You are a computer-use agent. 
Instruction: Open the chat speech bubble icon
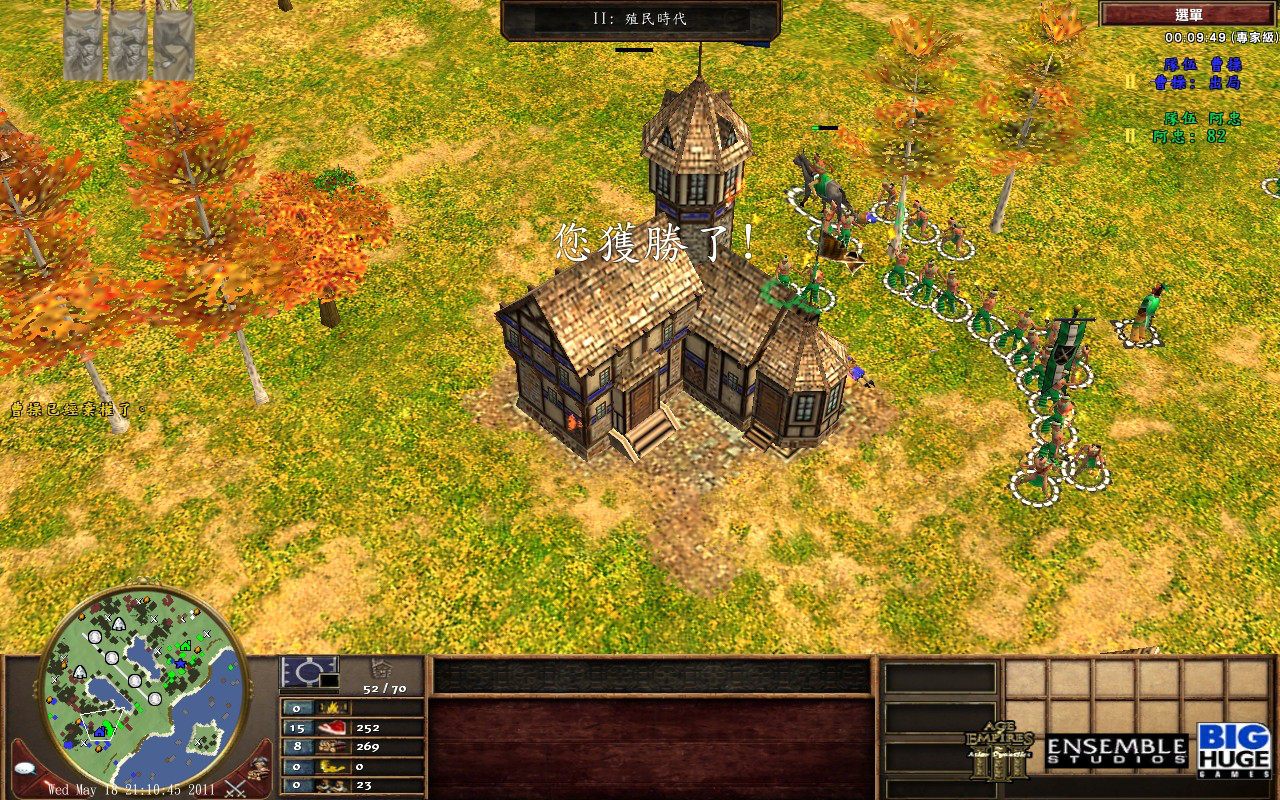point(28,768)
